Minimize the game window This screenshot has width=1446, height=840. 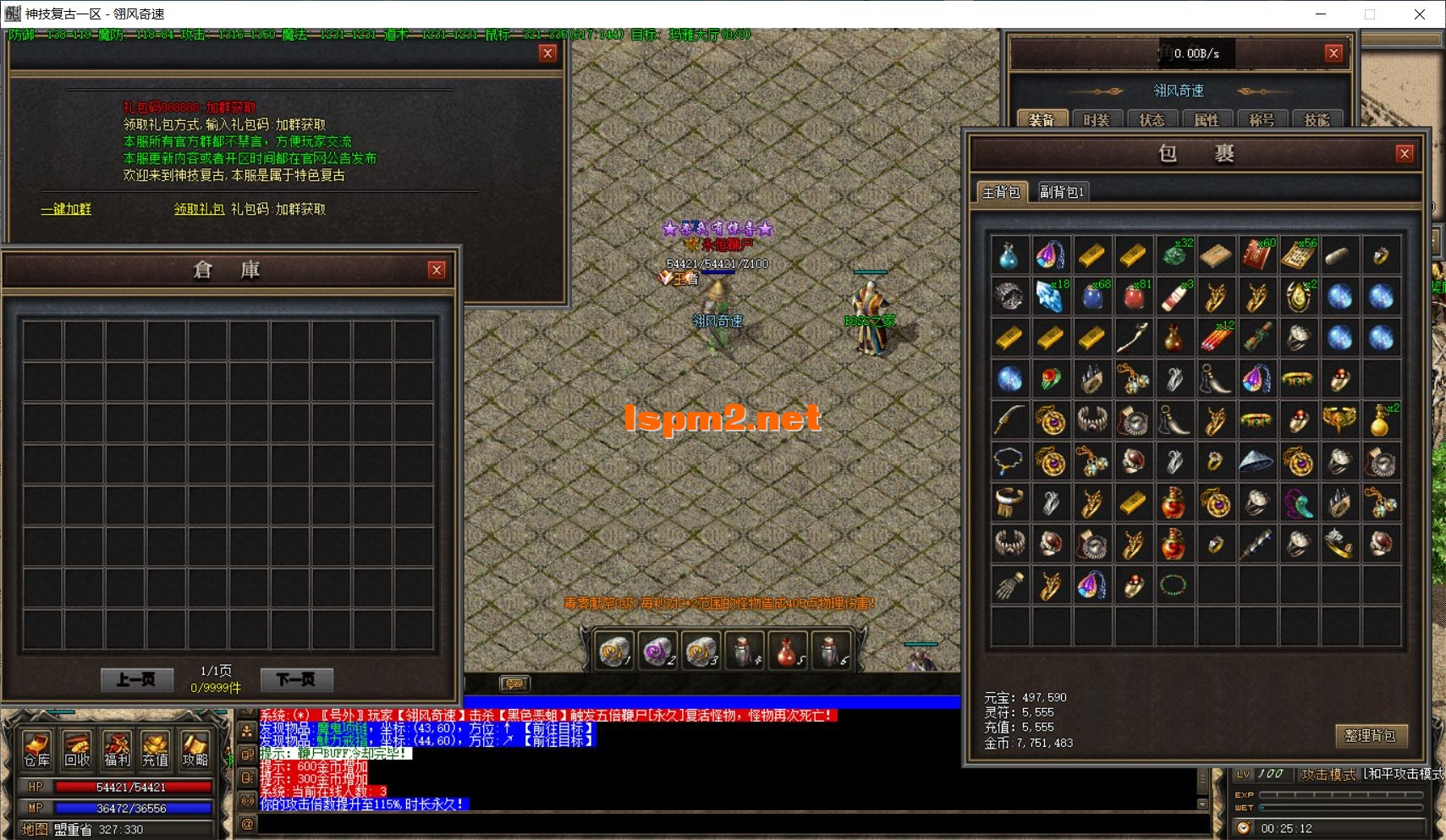coord(1322,14)
